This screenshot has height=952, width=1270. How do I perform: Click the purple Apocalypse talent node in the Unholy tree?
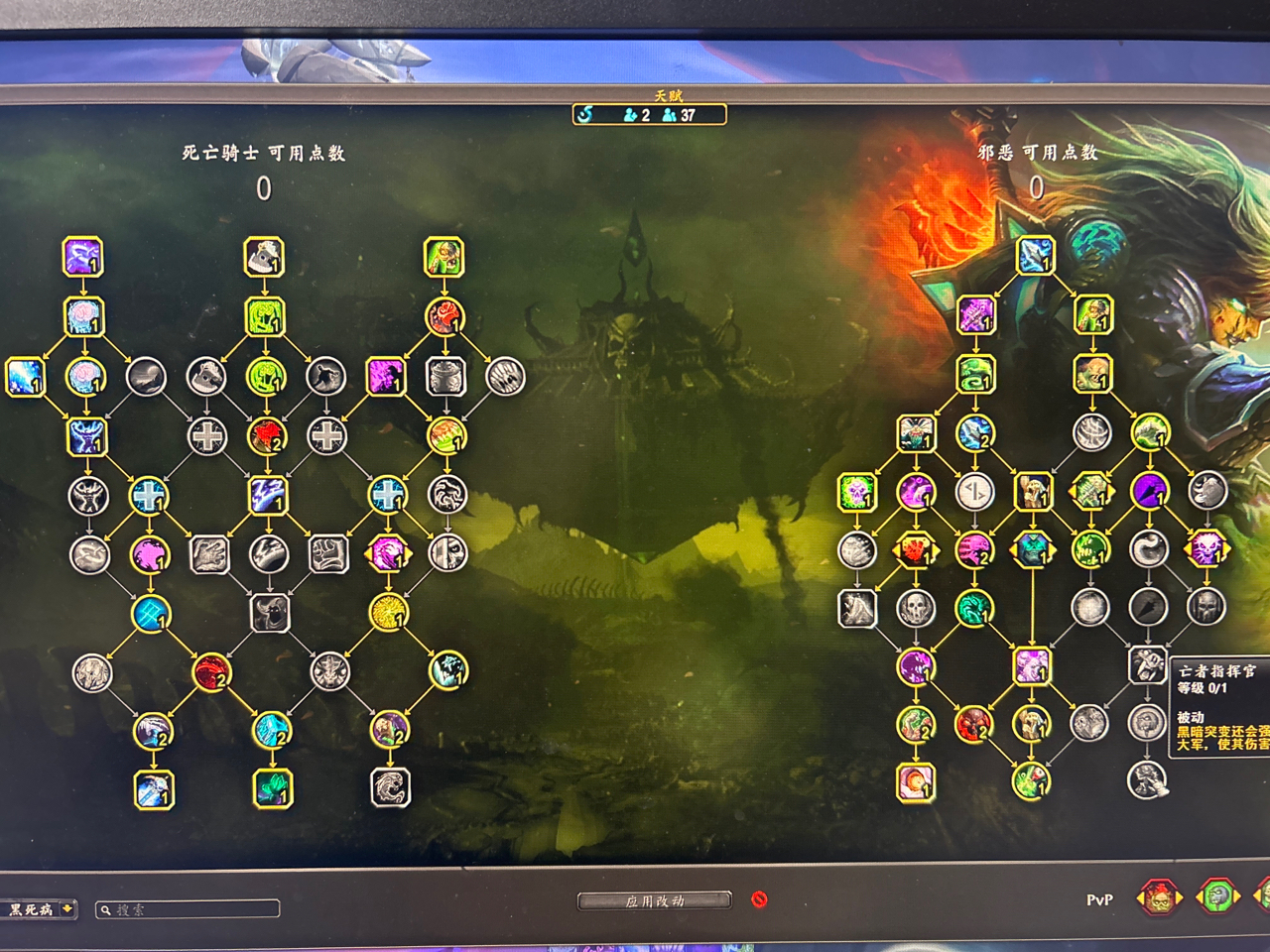tap(1150, 489)
